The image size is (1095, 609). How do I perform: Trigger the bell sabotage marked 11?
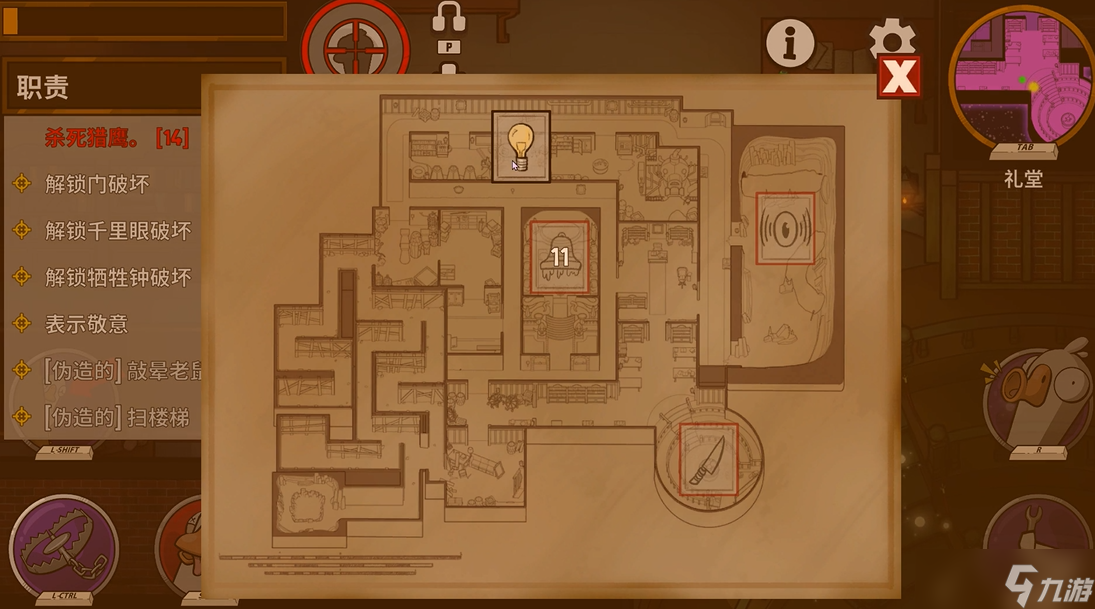(559, 257)
